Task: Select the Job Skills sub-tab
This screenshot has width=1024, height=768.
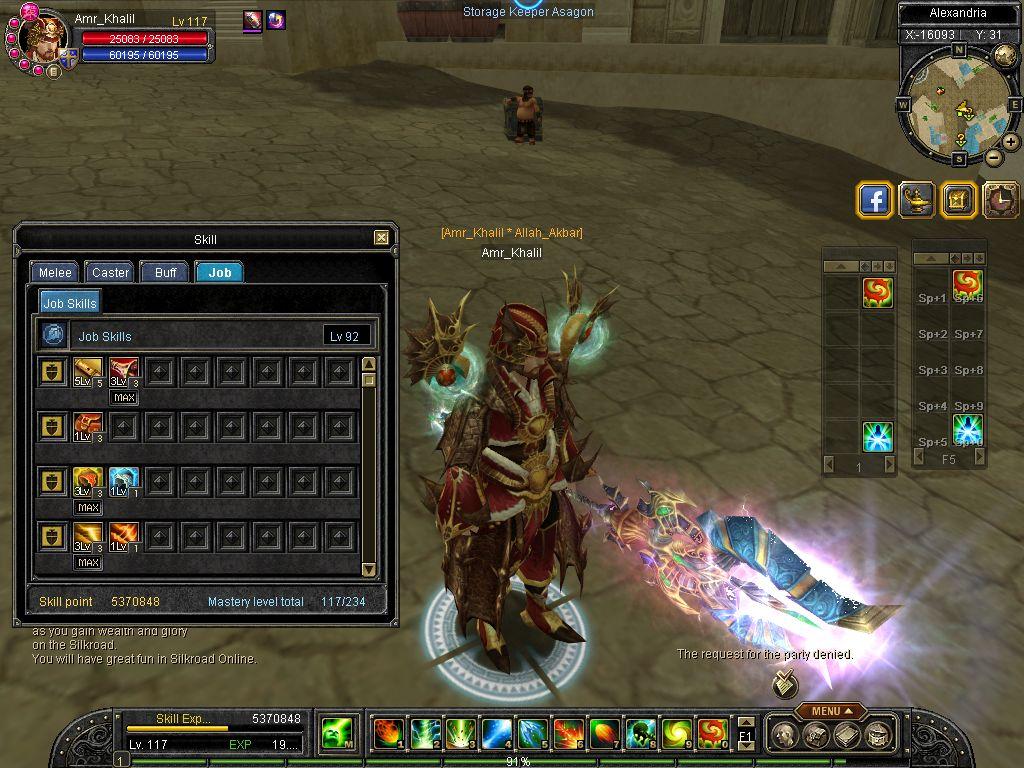Action: point(70,303)
